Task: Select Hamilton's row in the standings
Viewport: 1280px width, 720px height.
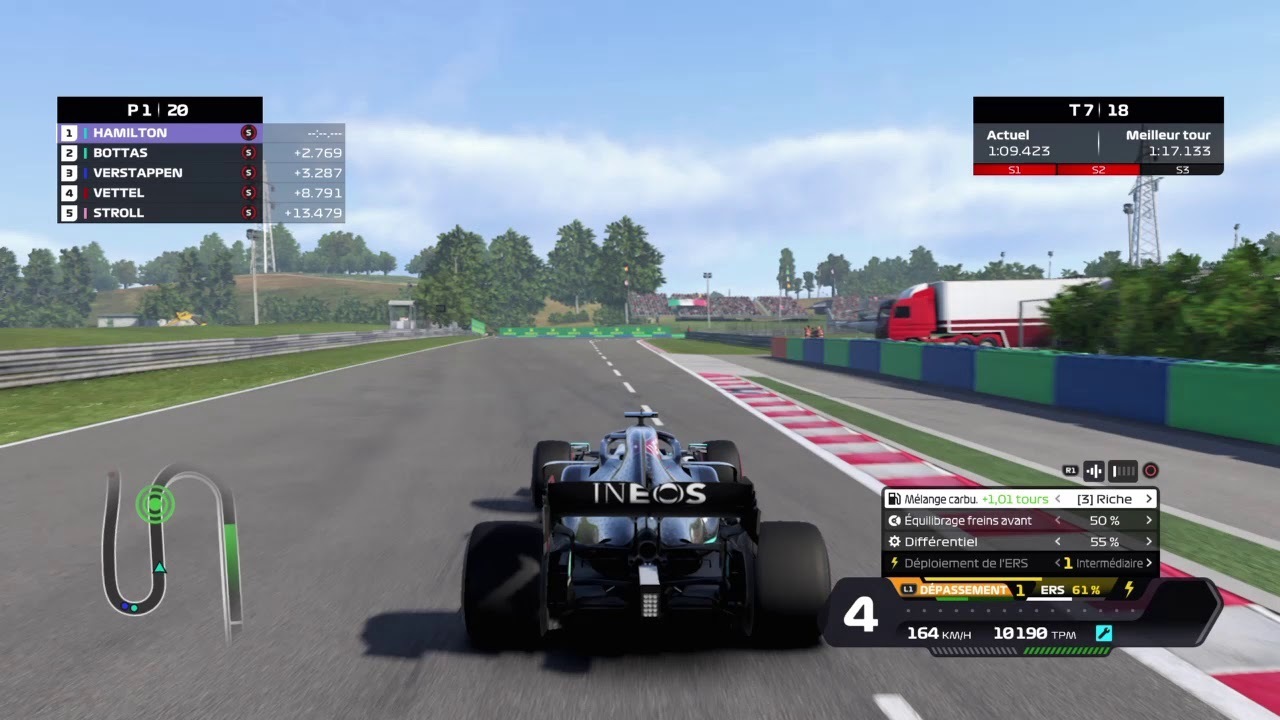Action: coord(160,133)
